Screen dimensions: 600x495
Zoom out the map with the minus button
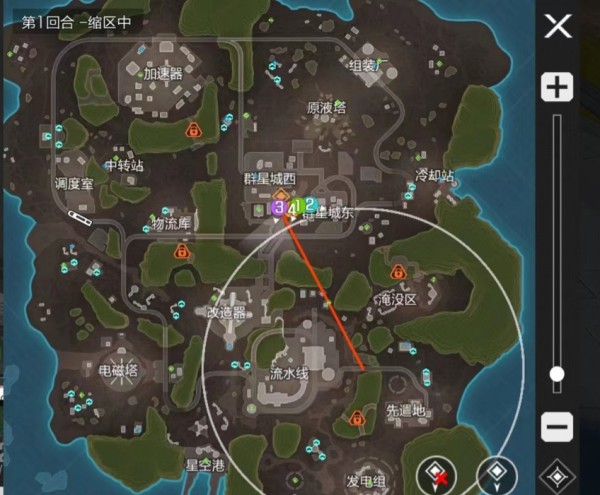[557, 427]
